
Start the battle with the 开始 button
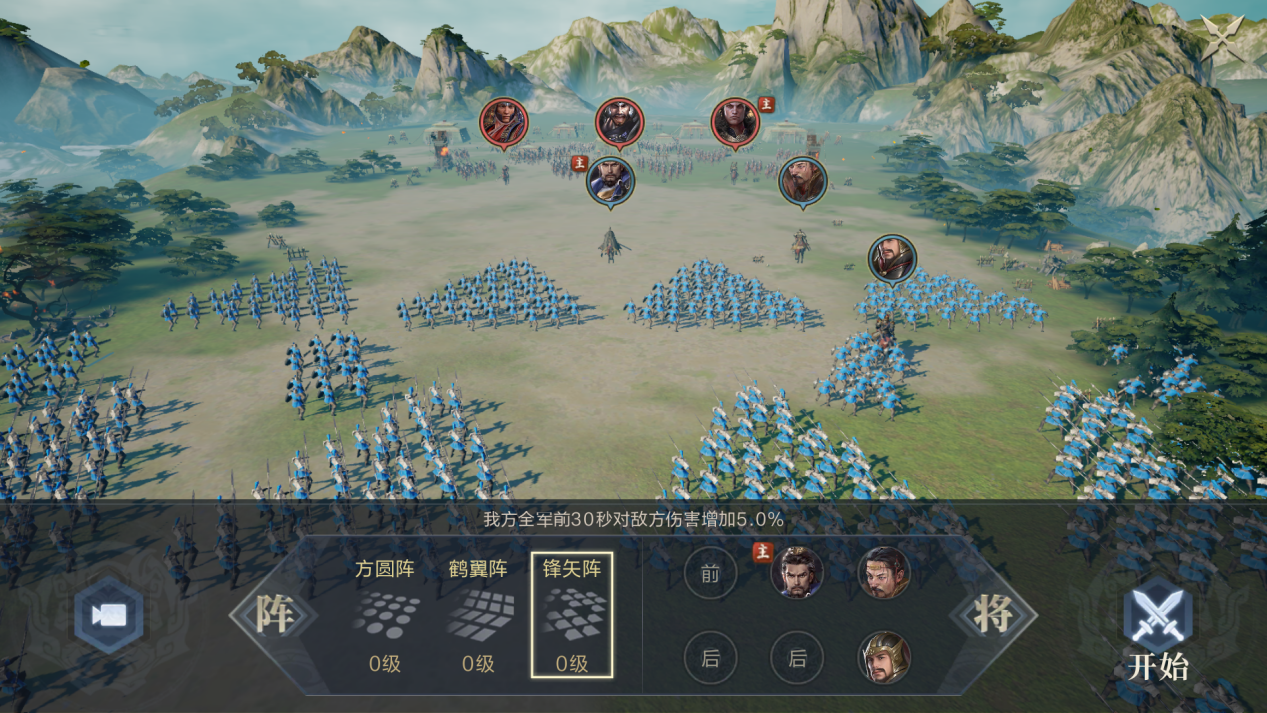(x=1158, y=628)
